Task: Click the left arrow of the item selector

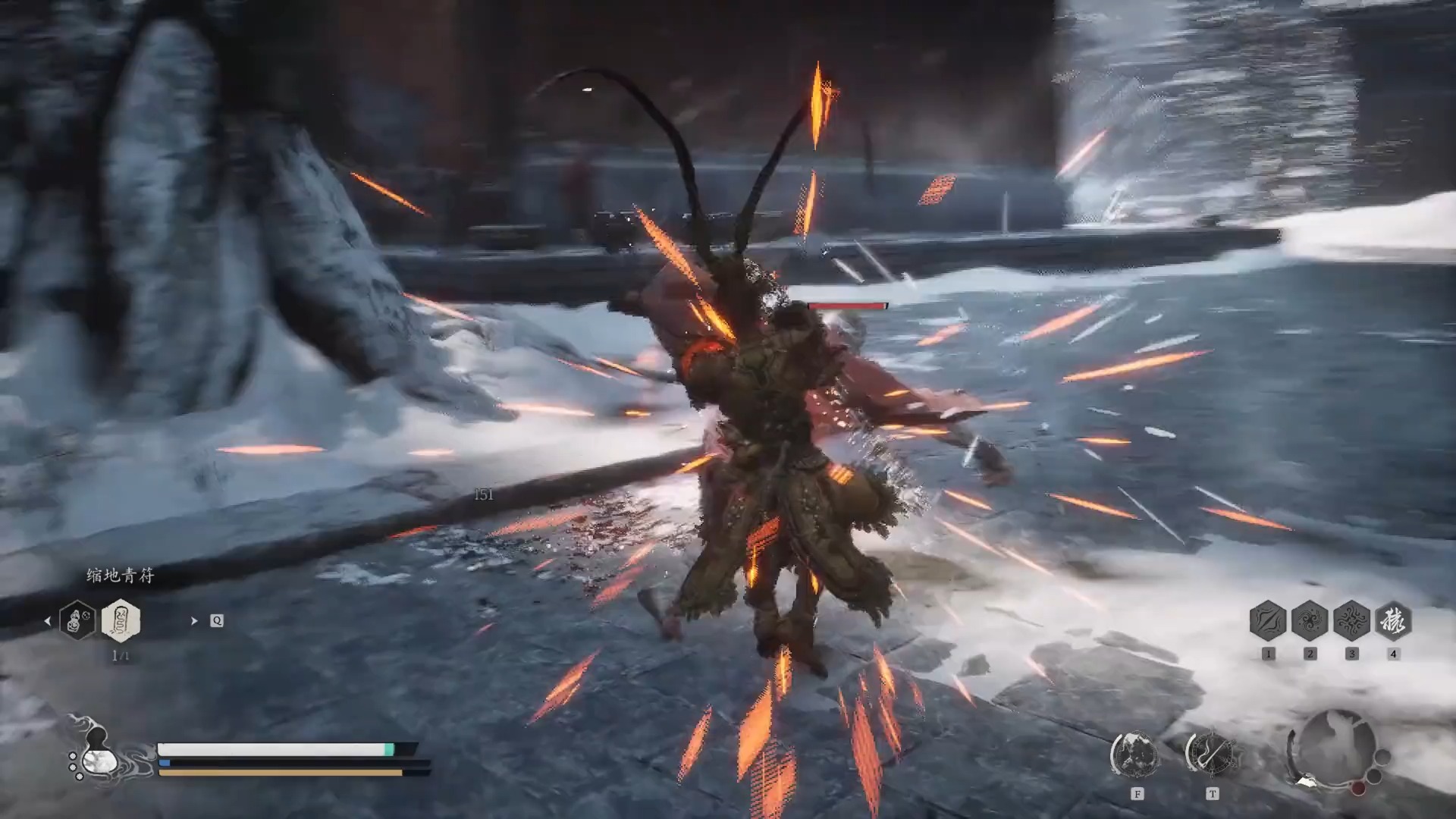Action: coord(48,621)
